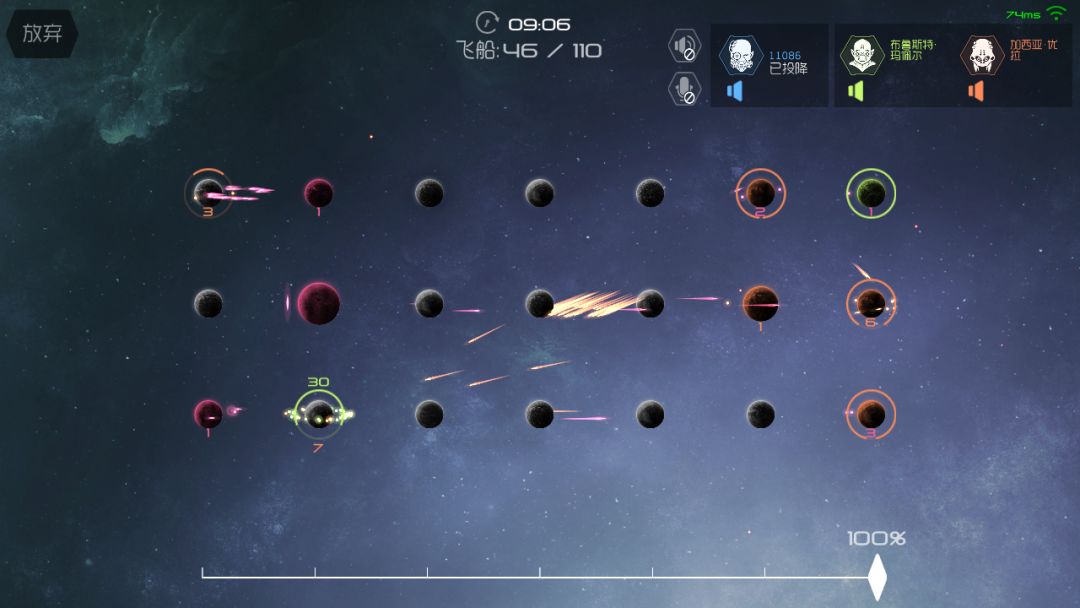Toggle the muted microphone icon
1080x608 pixels.
click(x=684, y=89)
